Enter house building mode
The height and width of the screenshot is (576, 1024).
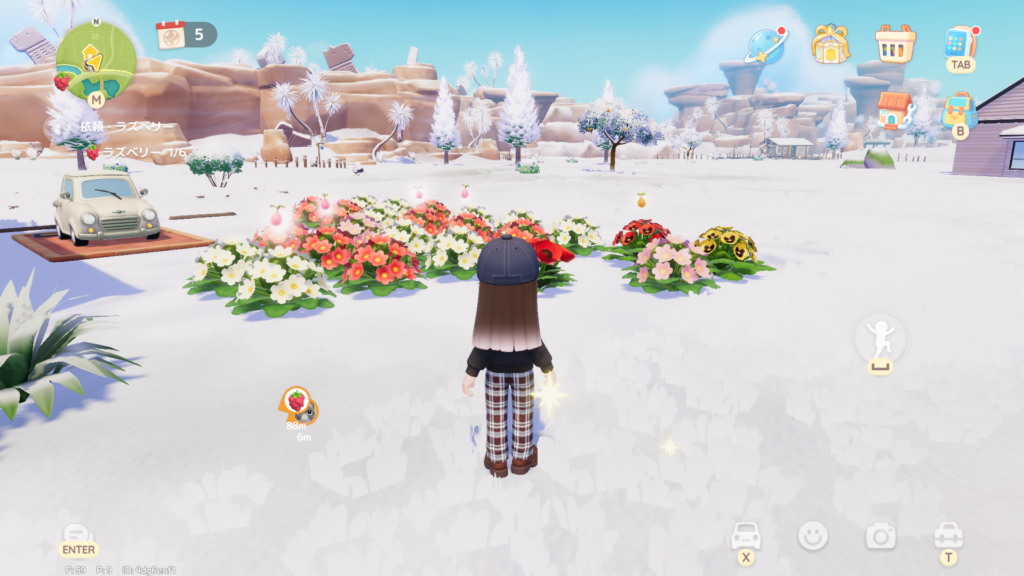pos(895,110)
